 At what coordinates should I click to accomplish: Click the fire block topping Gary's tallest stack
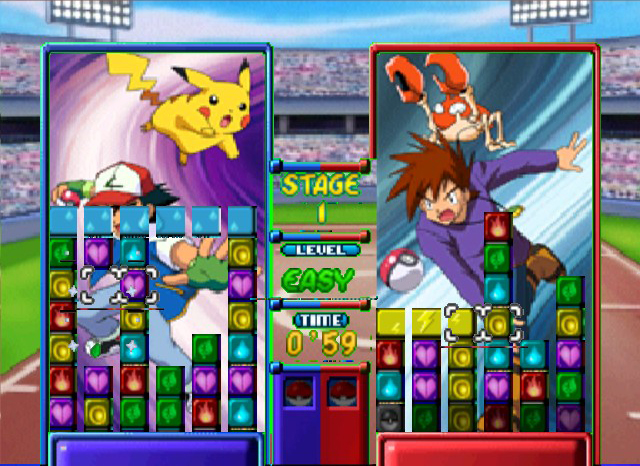coord(497,227)
